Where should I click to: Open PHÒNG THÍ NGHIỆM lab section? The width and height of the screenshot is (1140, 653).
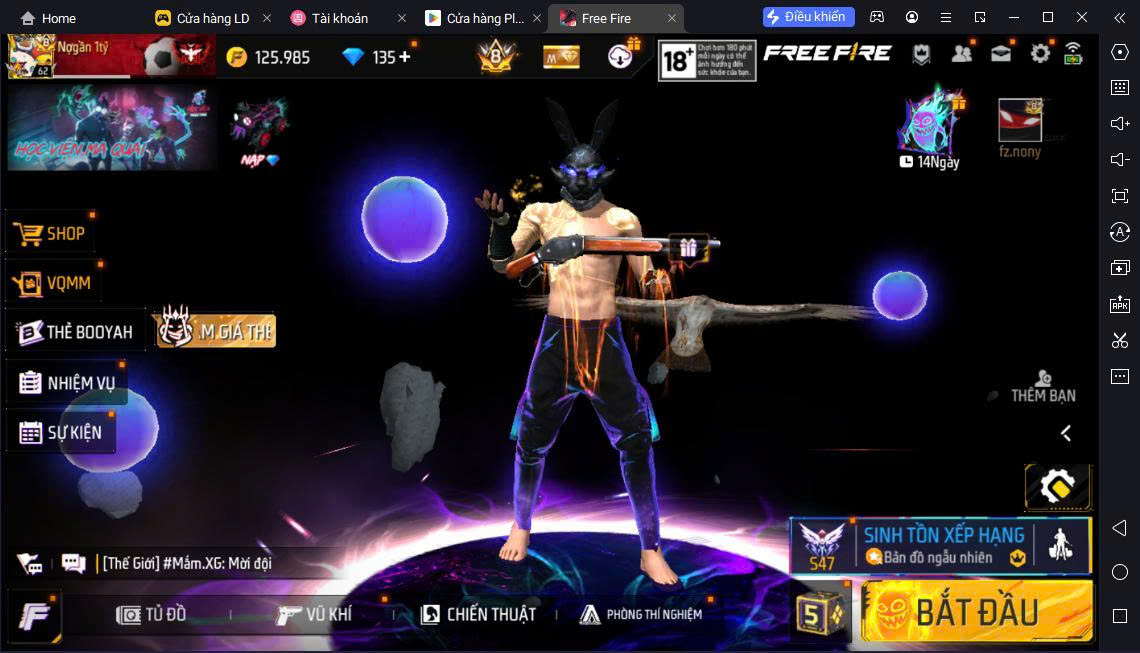[641, 614]
